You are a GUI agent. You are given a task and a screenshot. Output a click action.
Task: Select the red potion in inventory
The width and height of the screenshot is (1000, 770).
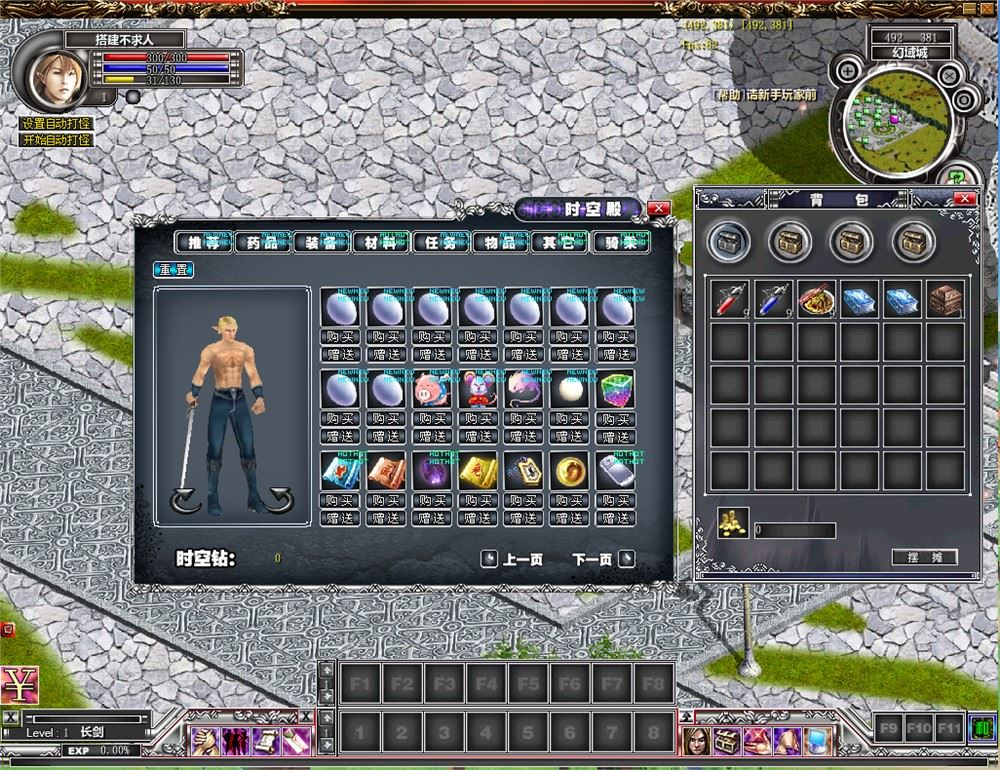click(730, 299)
